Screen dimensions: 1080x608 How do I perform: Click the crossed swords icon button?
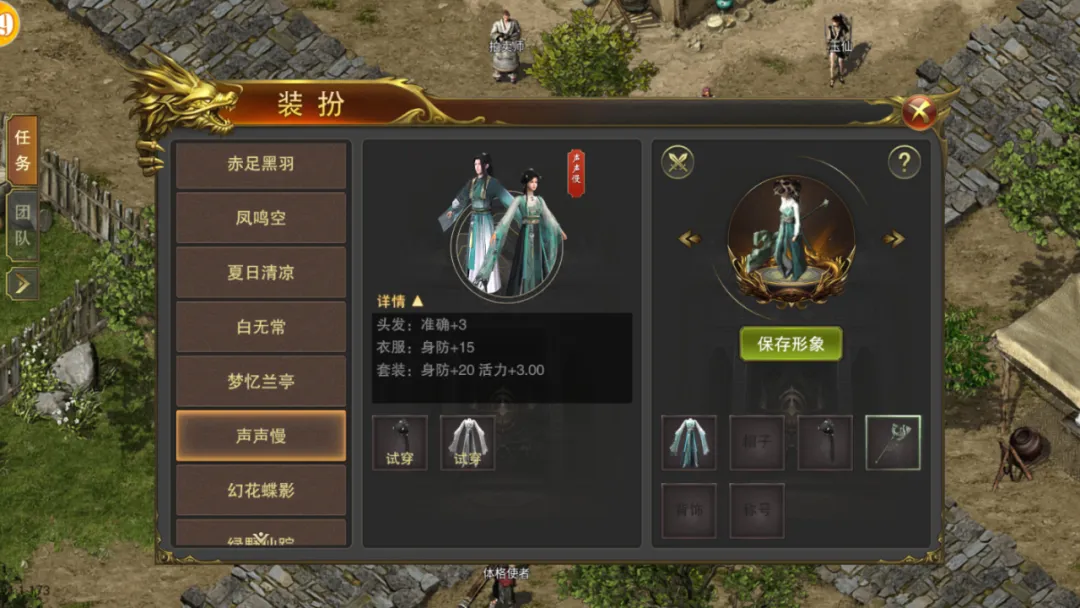pyautogui.click(x=678, y=162)
